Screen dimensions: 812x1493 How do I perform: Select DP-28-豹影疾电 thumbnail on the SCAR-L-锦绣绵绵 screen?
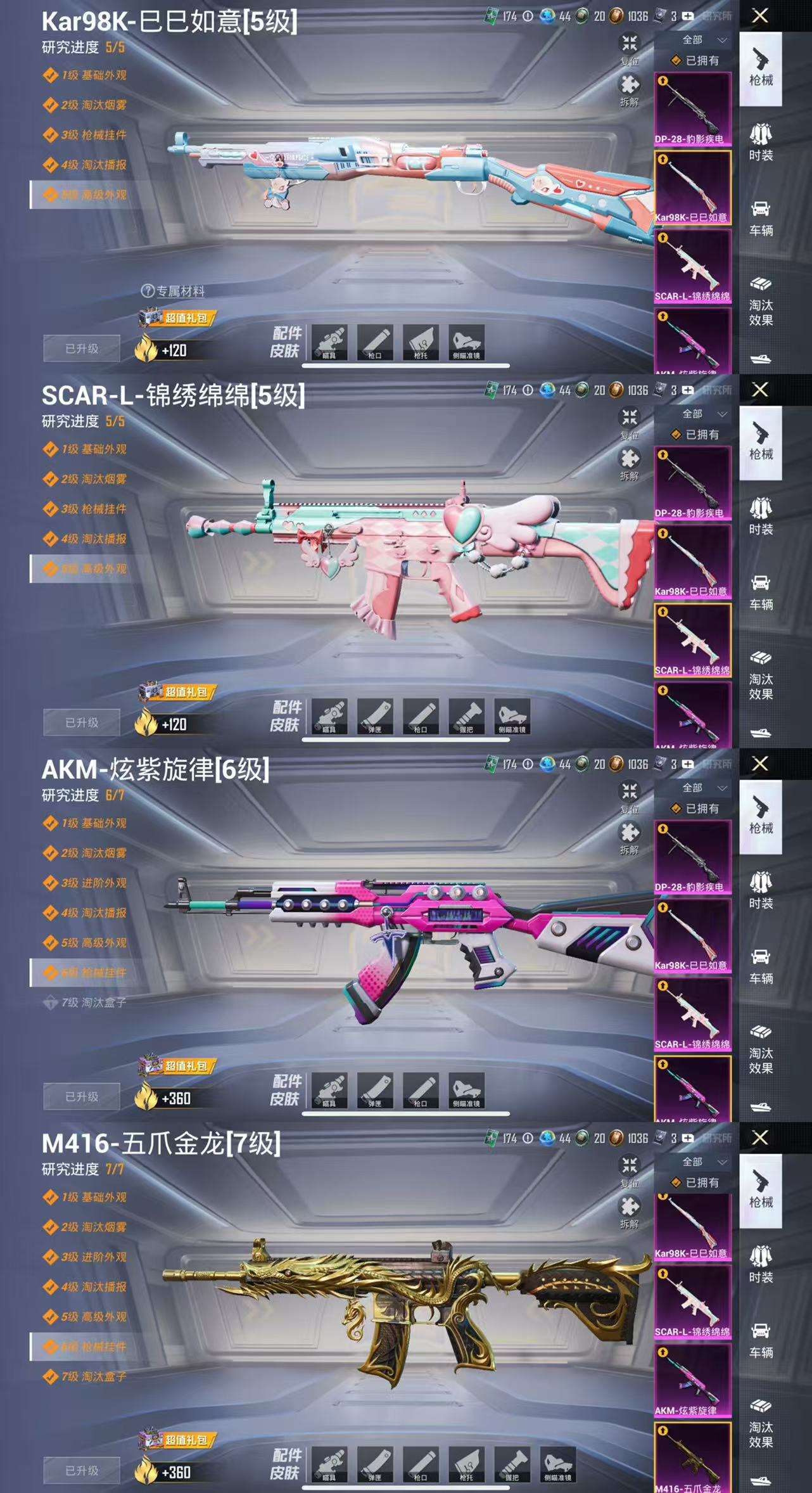coord(692,483)
